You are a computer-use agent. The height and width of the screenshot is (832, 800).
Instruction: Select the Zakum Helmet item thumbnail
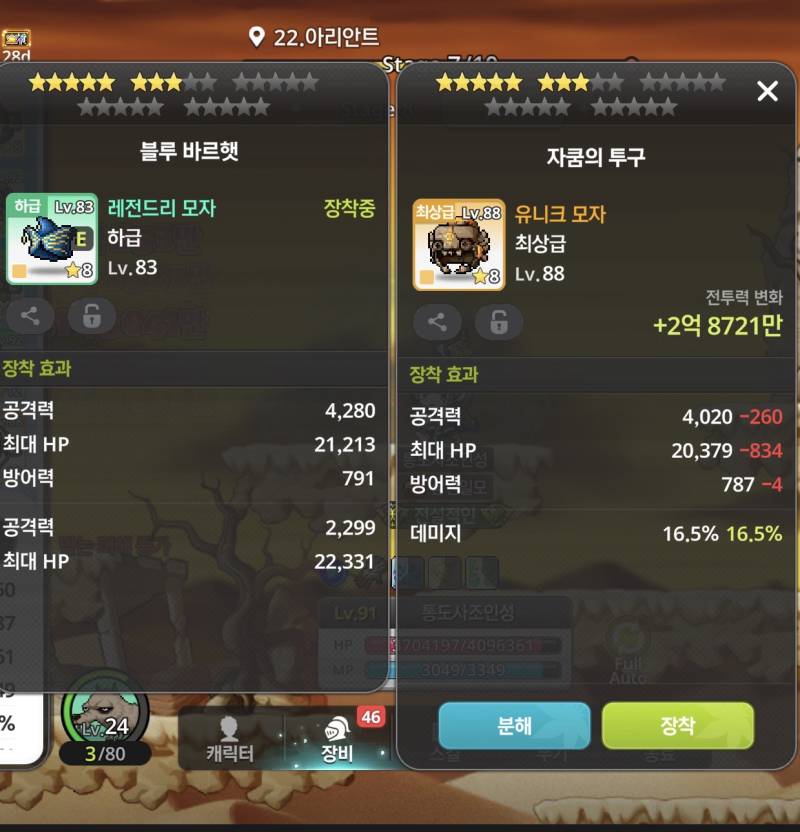[458, 244]
